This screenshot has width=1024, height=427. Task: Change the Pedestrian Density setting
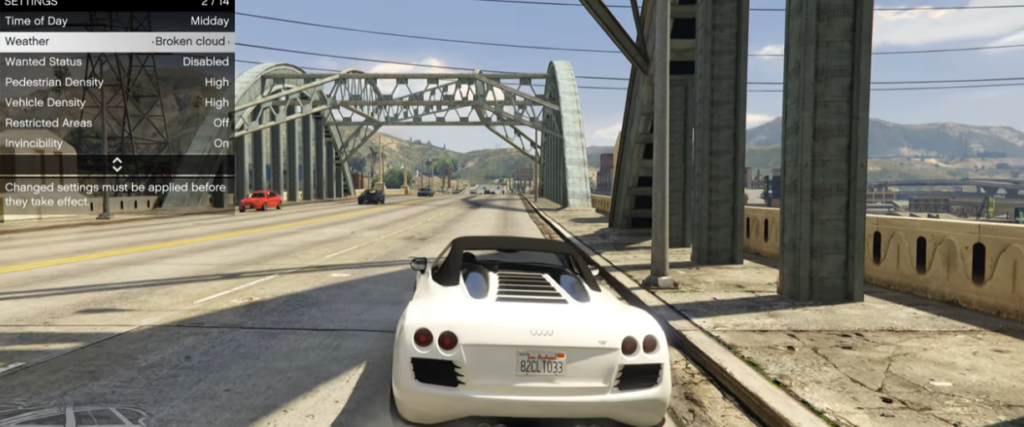click(x=117, y=82)
